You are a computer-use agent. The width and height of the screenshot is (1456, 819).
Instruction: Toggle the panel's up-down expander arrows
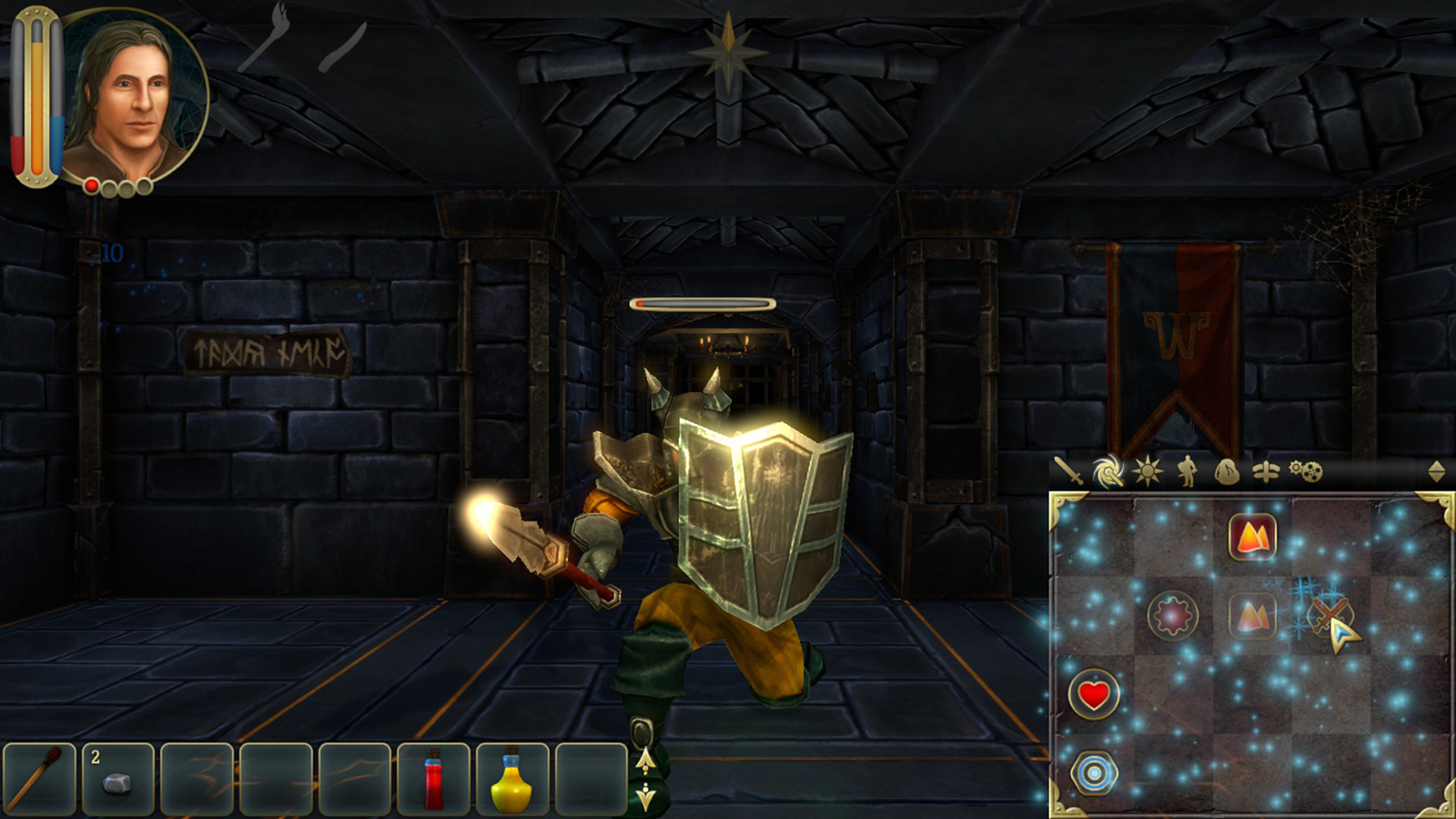coord(1436,471)
